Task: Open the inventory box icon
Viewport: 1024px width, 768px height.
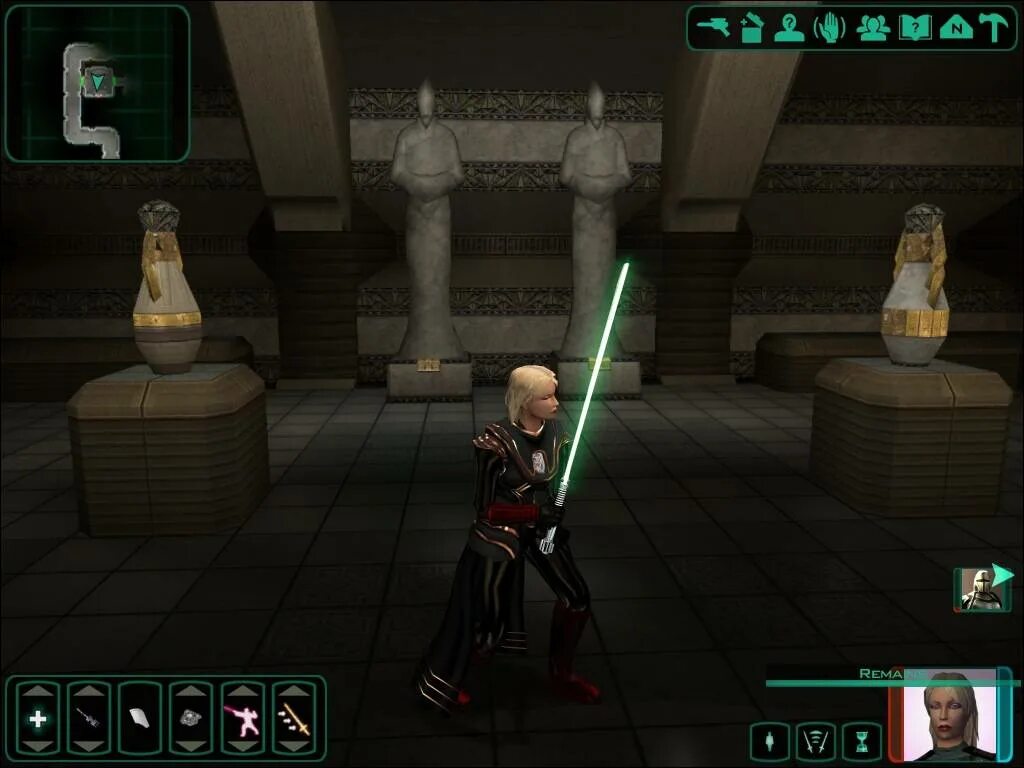Action: tap(752, 27)
